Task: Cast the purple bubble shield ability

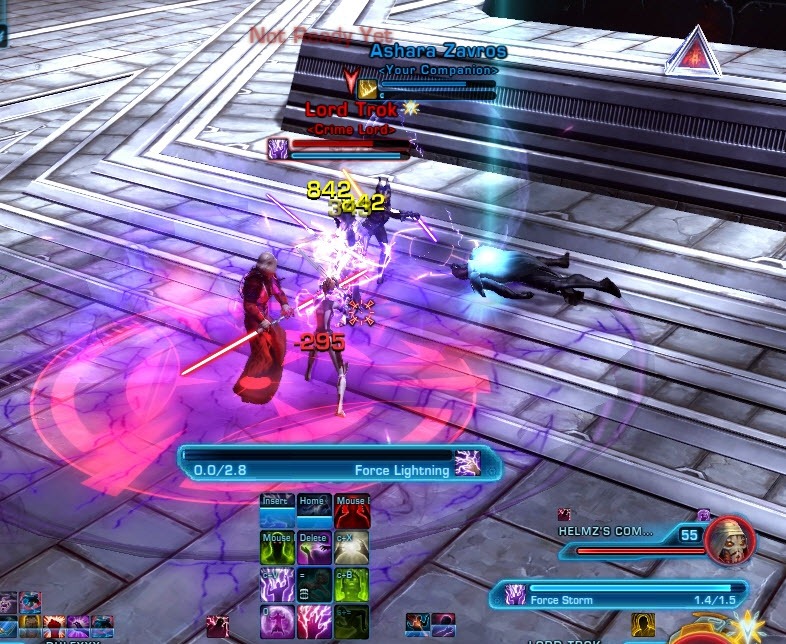Action: tap(277, 622)
